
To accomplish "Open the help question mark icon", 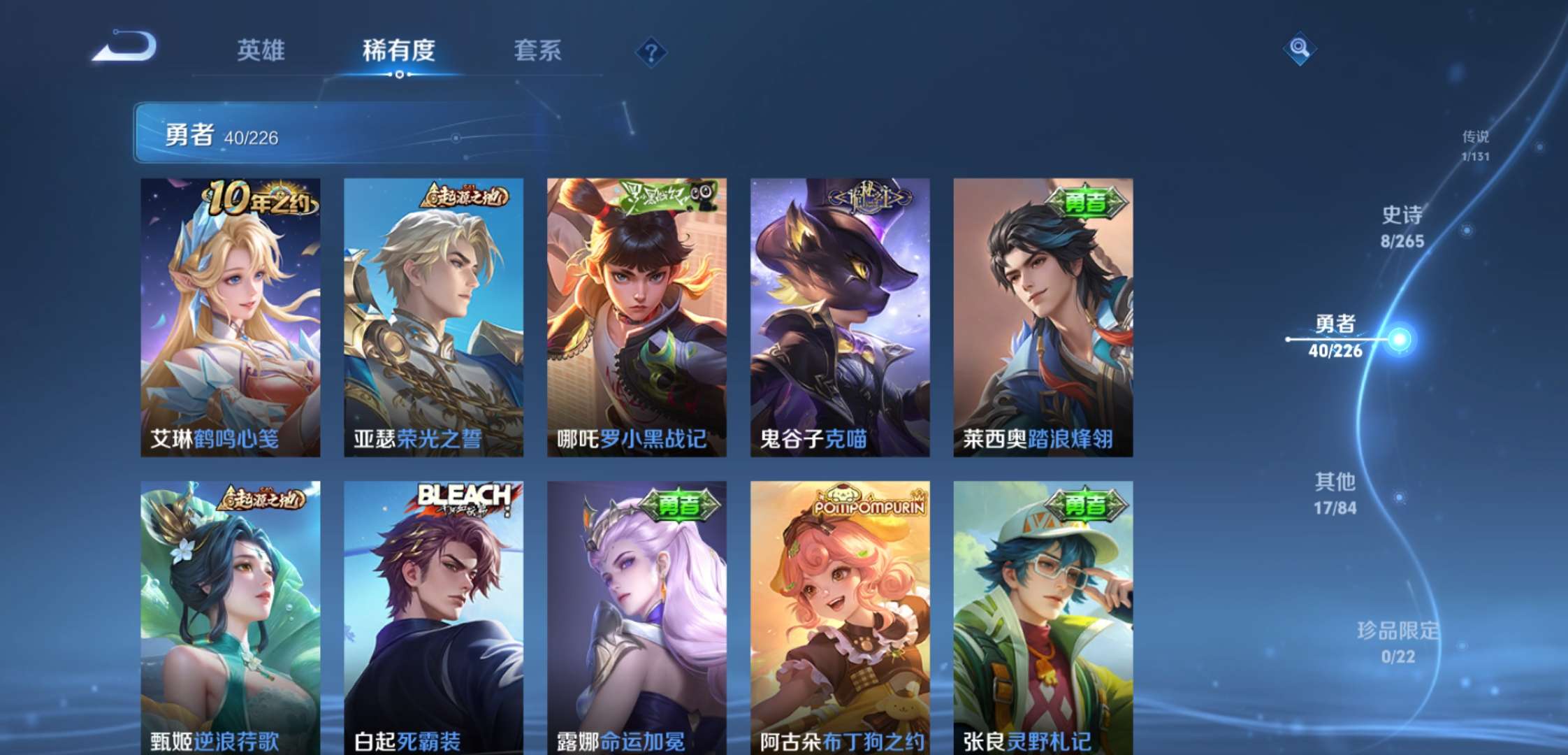I will [x=651, y=49].
